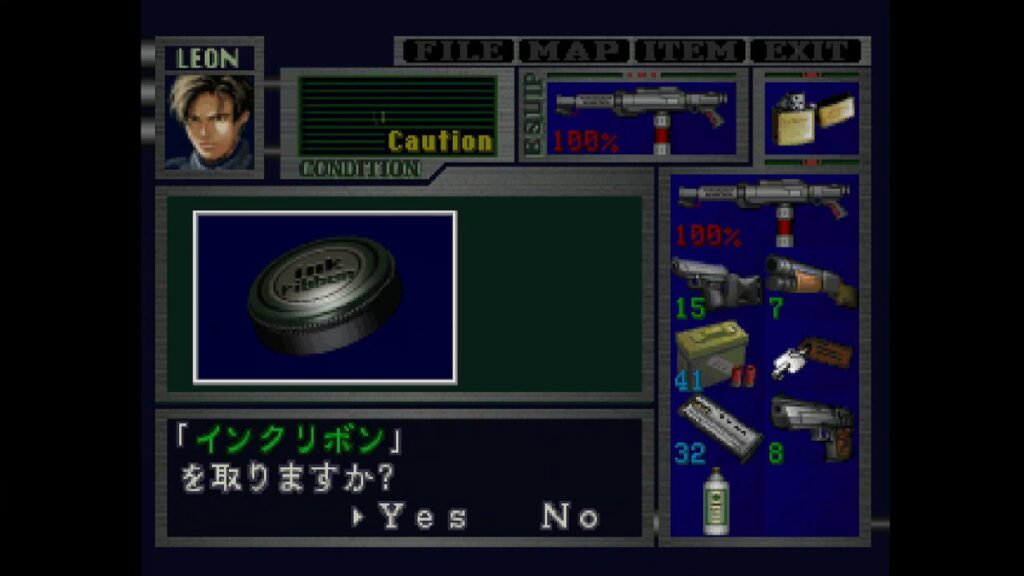This screenshot has height=576, width=1024.
Task: Click the ammo magazine showing 32
Action: point(714,428)
